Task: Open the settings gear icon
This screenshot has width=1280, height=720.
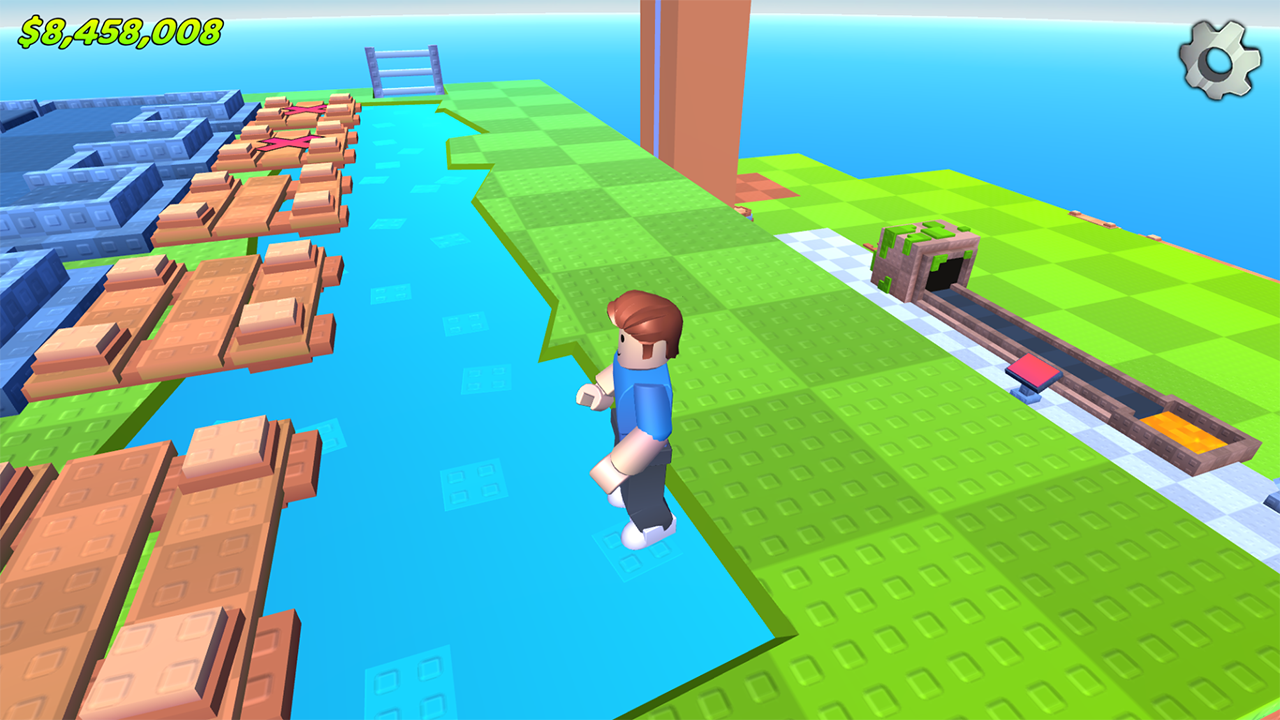Action: pos(1218,58)
